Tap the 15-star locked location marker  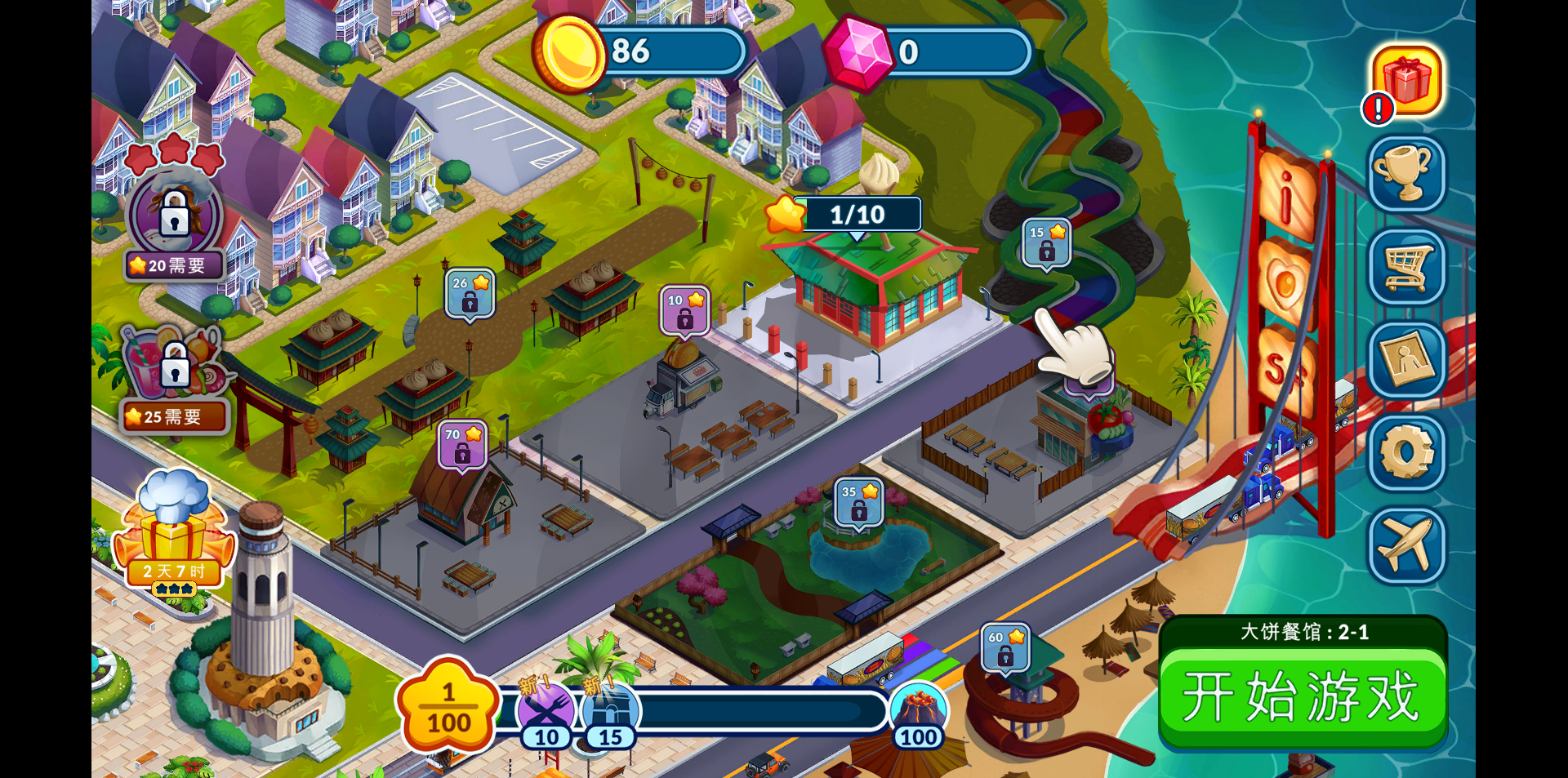(x=1046, y=243)
